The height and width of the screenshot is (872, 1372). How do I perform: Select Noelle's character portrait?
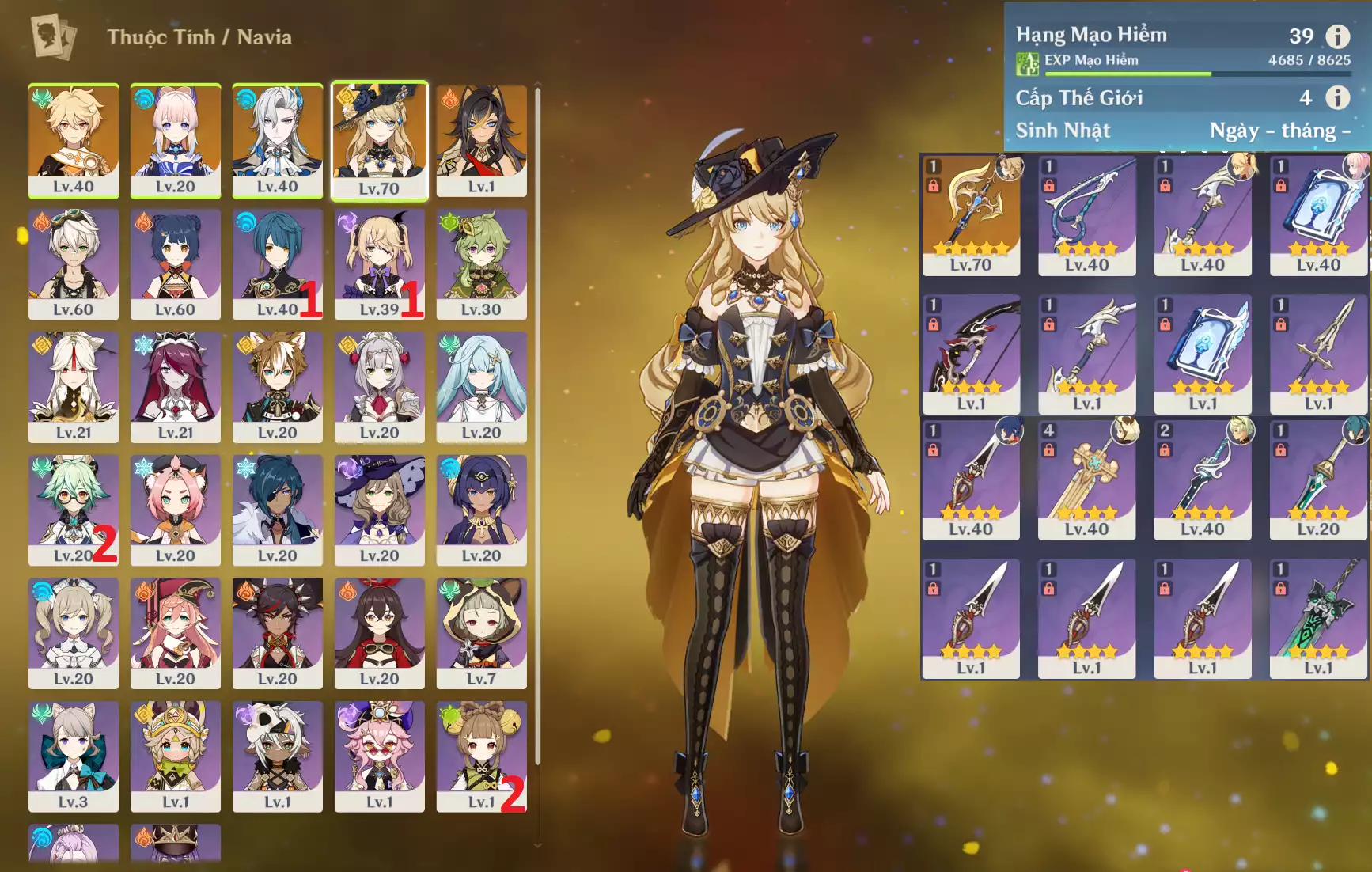[379, 386]
